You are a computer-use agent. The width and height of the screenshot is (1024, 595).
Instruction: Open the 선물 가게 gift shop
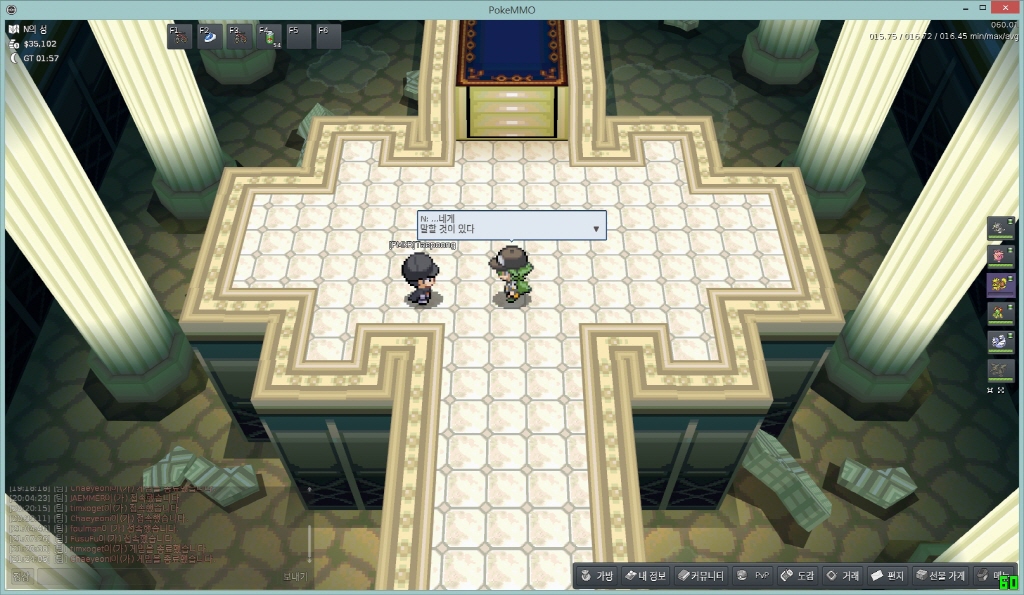940,576
